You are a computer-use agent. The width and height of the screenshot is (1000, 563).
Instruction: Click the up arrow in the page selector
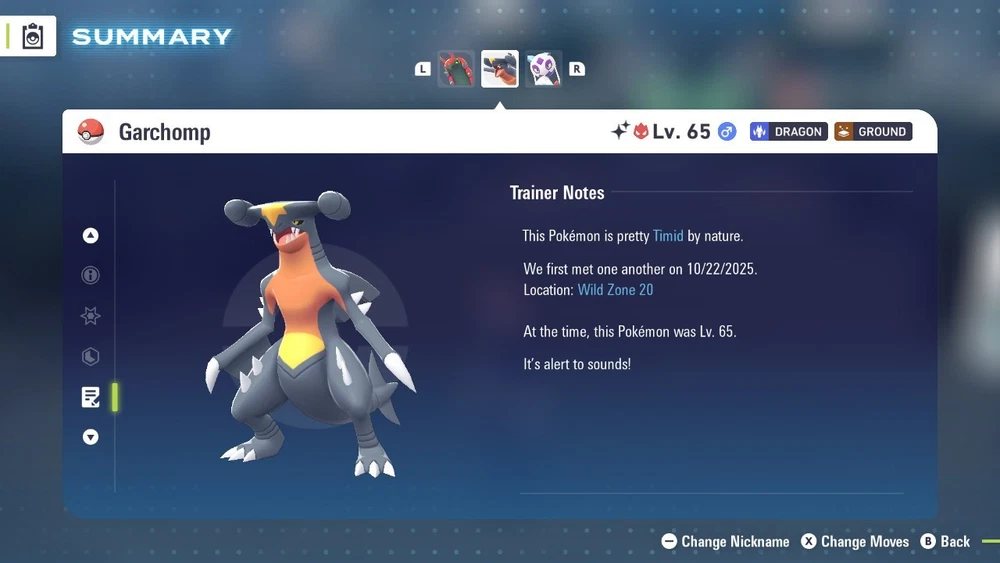pyautogui.click(x=91, y=236)
